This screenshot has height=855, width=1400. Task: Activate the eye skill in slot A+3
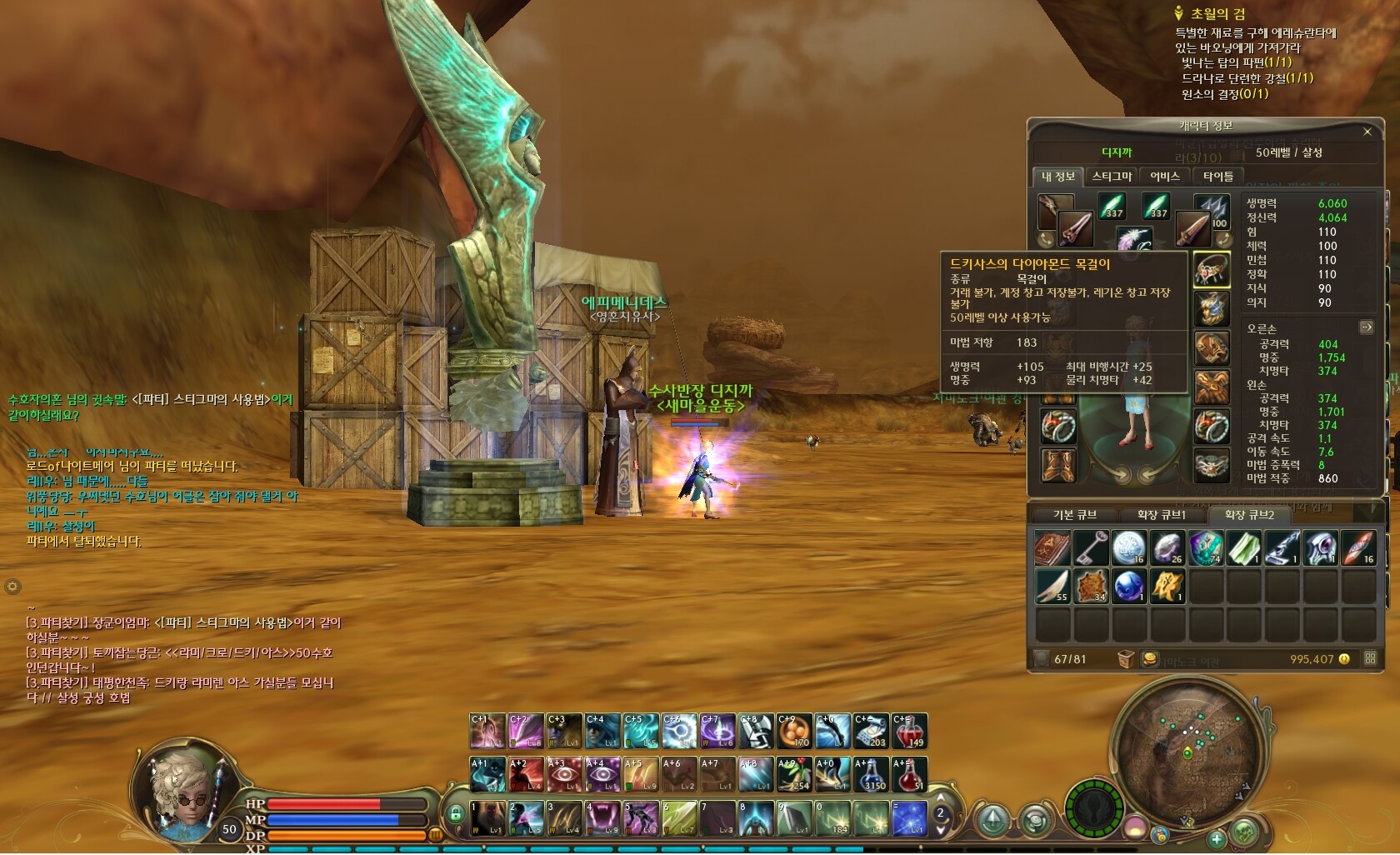[563, 774]
